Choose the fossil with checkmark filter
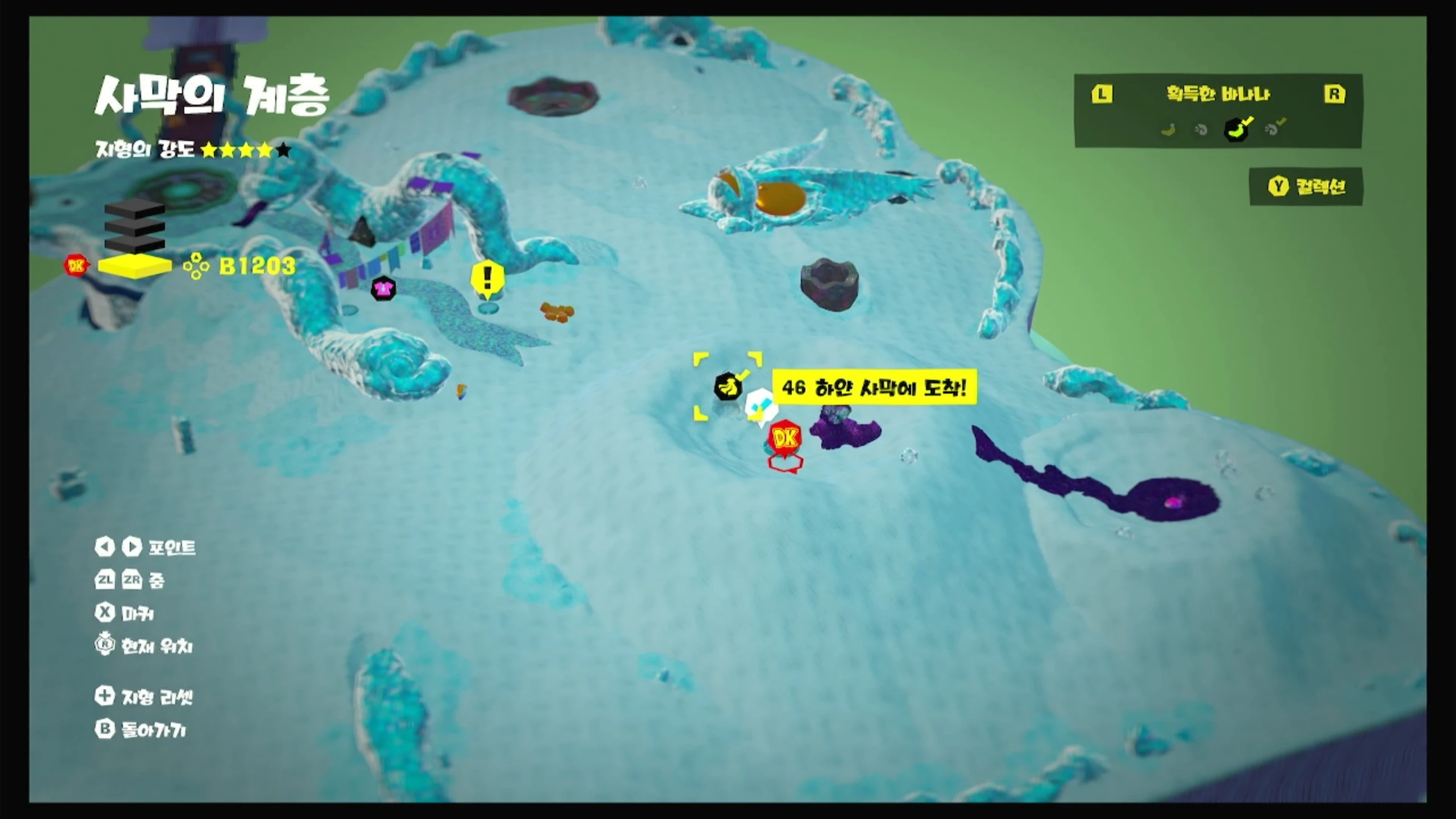The image size is (1456, 819). tap(1273, 129)
